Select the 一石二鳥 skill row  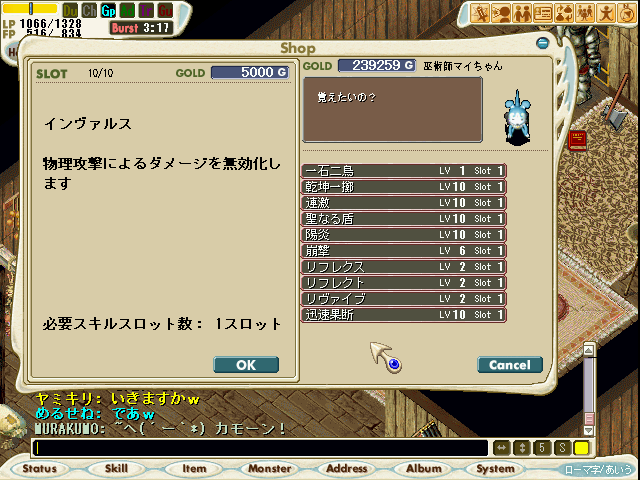click(403, 171)
